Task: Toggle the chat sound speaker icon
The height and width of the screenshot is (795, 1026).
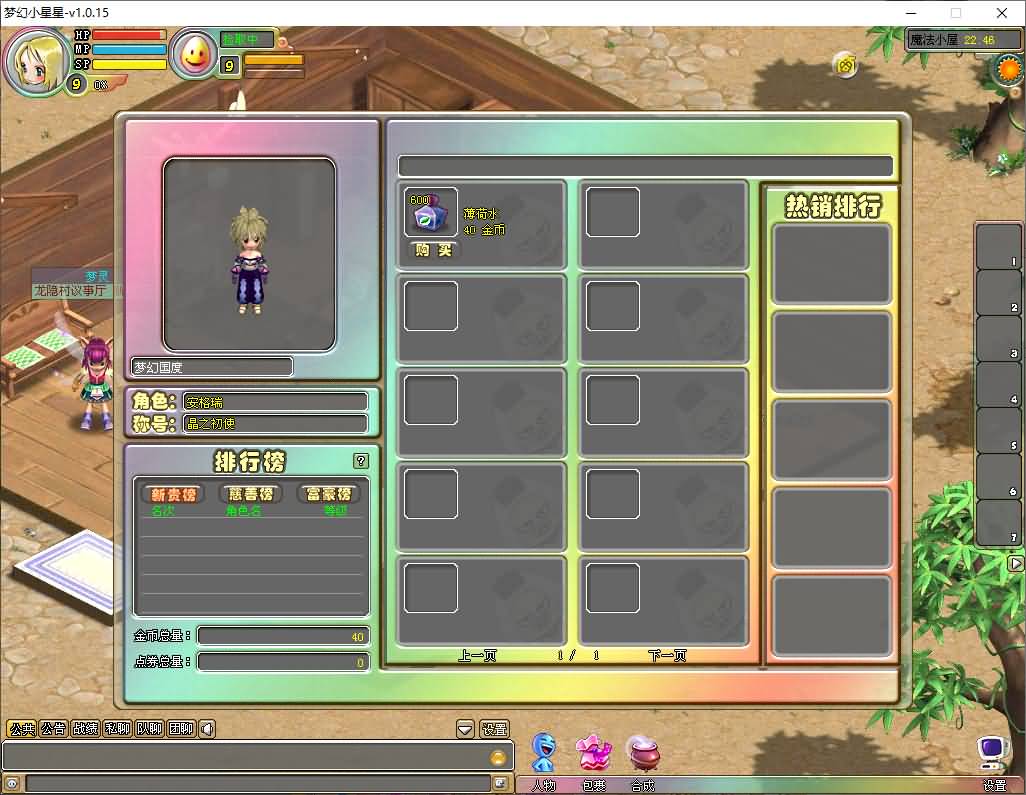Action: (x=207, y=729)
